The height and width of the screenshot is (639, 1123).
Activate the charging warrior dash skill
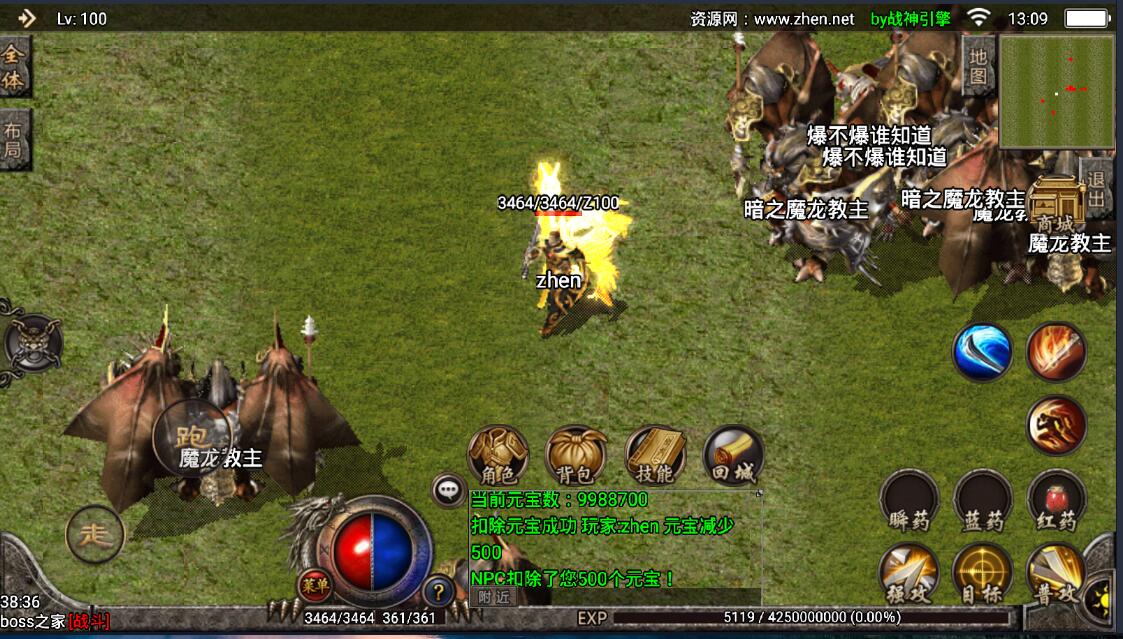click(x=1056, y=426)
